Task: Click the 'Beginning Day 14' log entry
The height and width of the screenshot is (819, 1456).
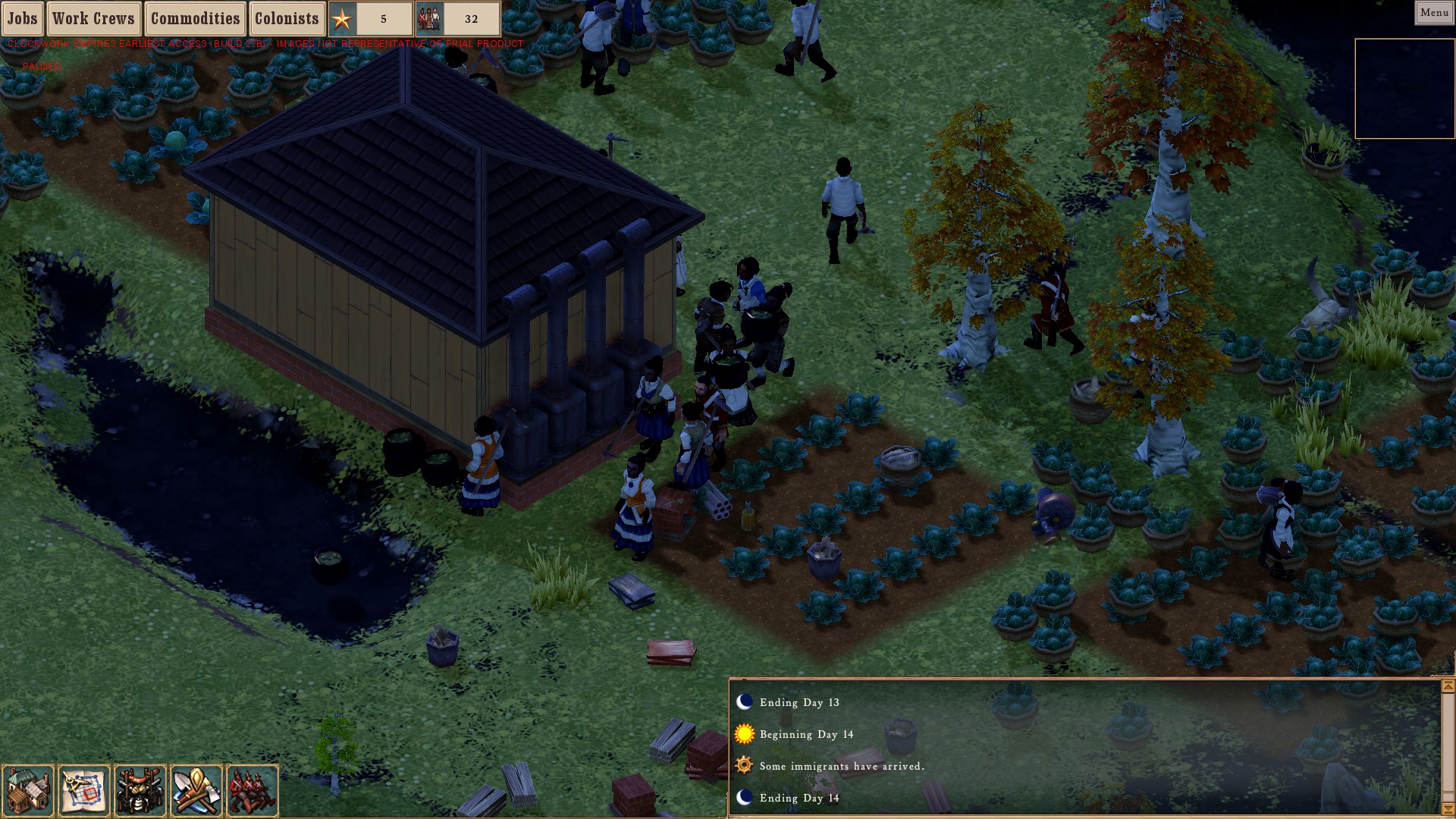Action: [x=806, y=734]
